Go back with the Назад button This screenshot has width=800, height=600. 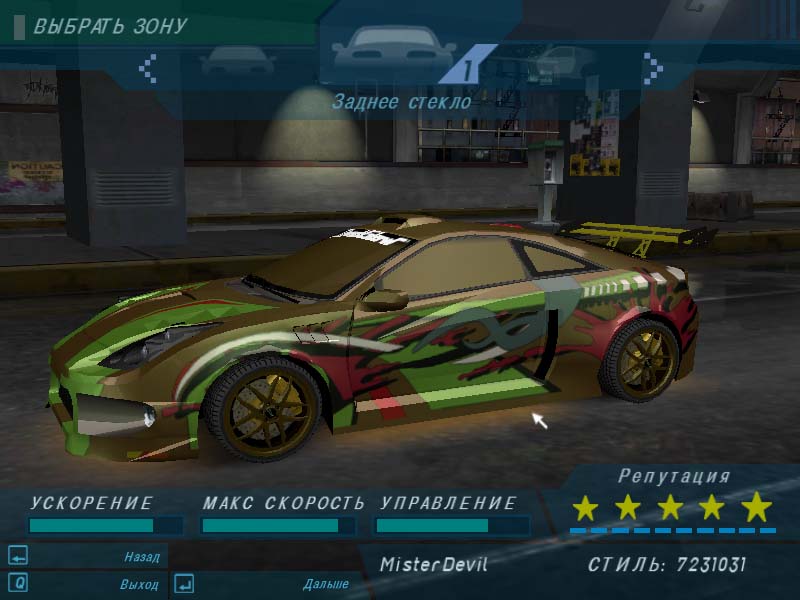click(x=141, y=557)
